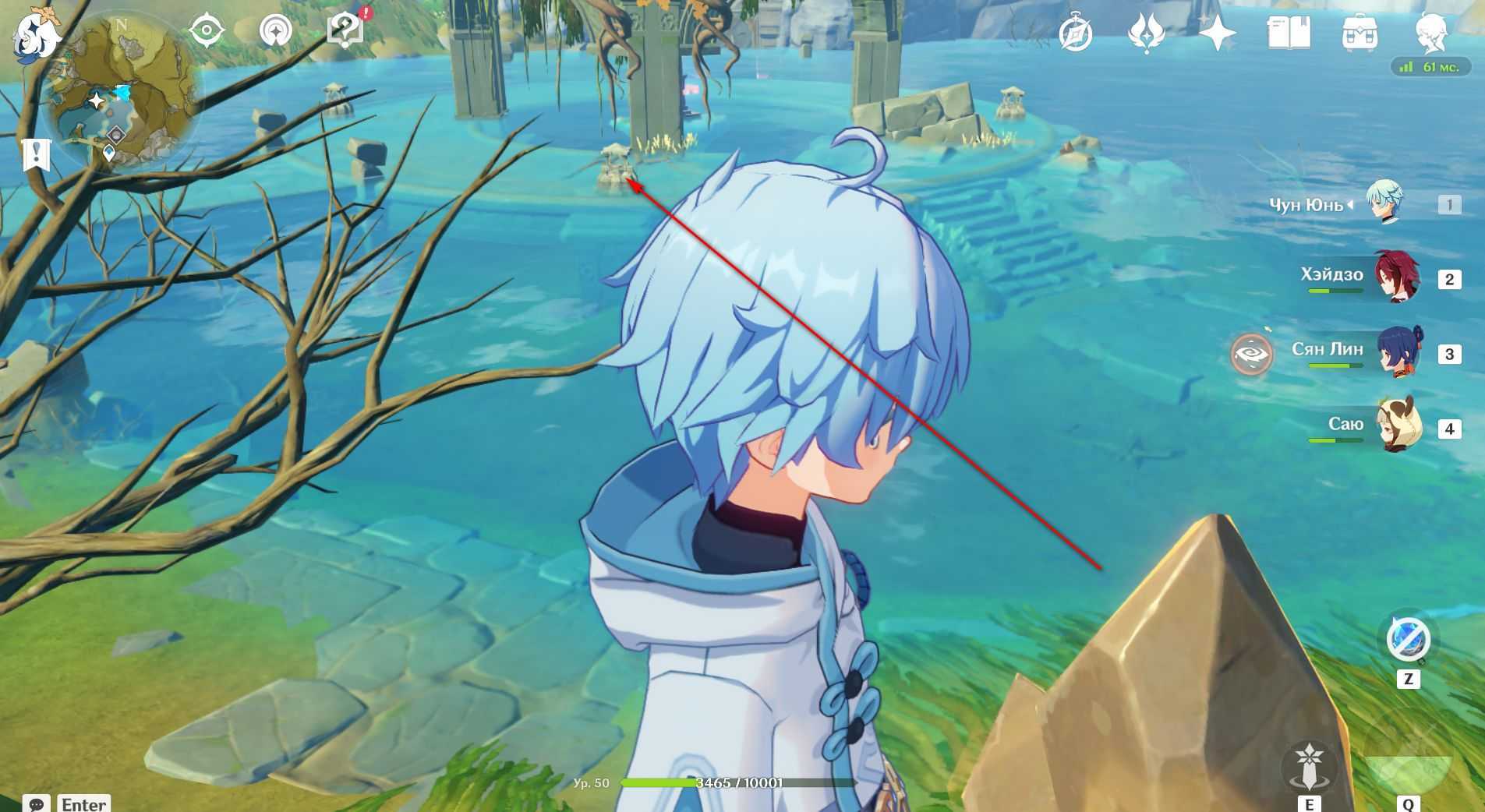Open the eye-shaped target icon
Screen dimensions: 1485x812
click(x=207, y=31)
